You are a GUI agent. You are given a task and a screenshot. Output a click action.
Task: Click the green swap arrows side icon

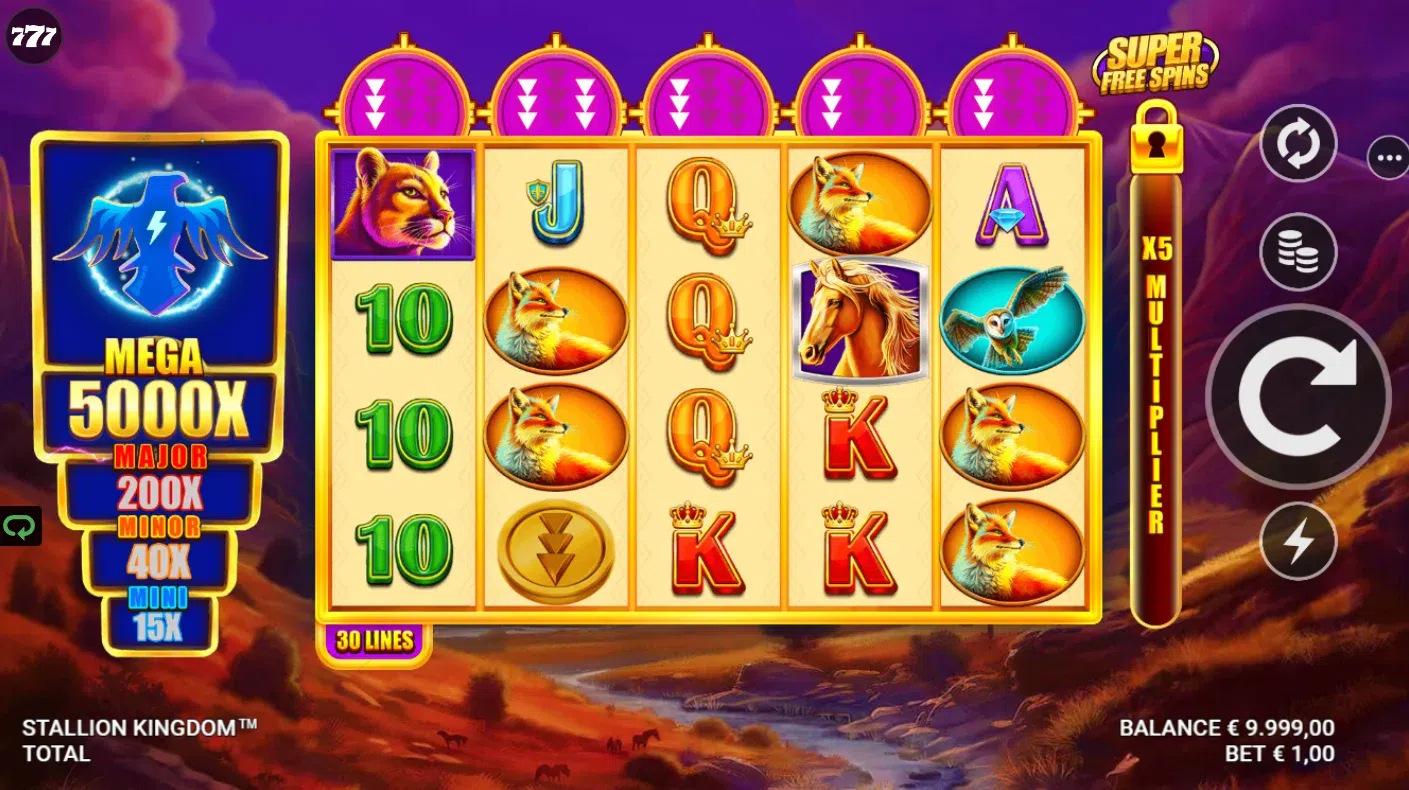click(x=18, y=526)
